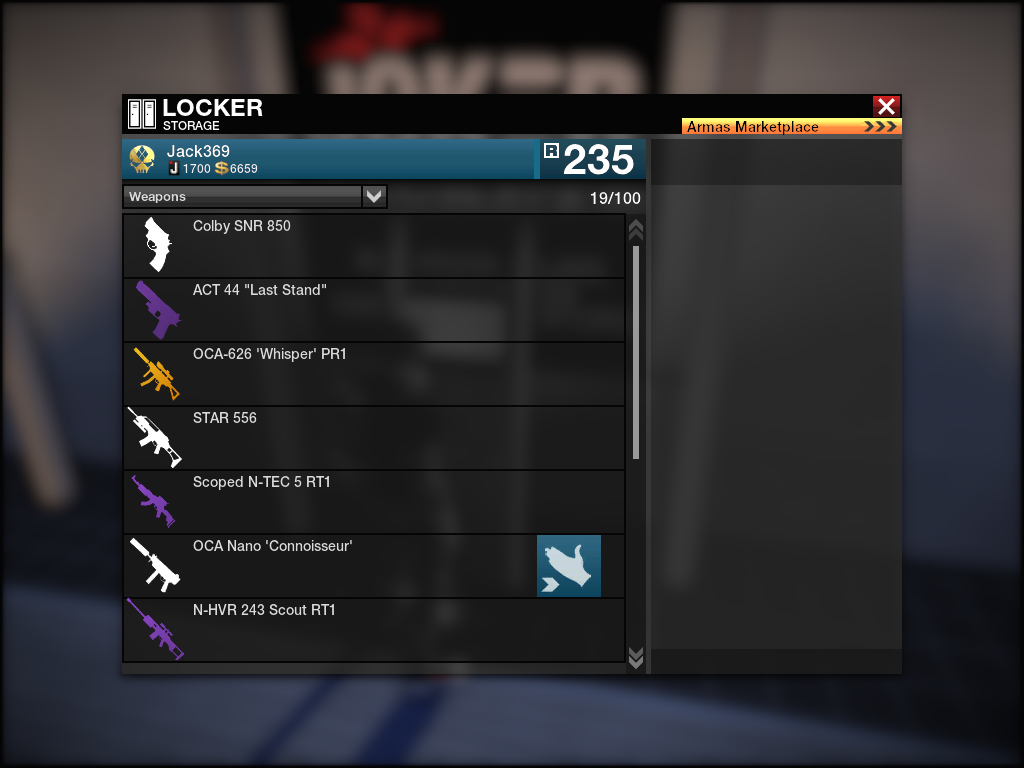Open the Armas Marketplace link
1024x768 pixels.
(791, 127)
